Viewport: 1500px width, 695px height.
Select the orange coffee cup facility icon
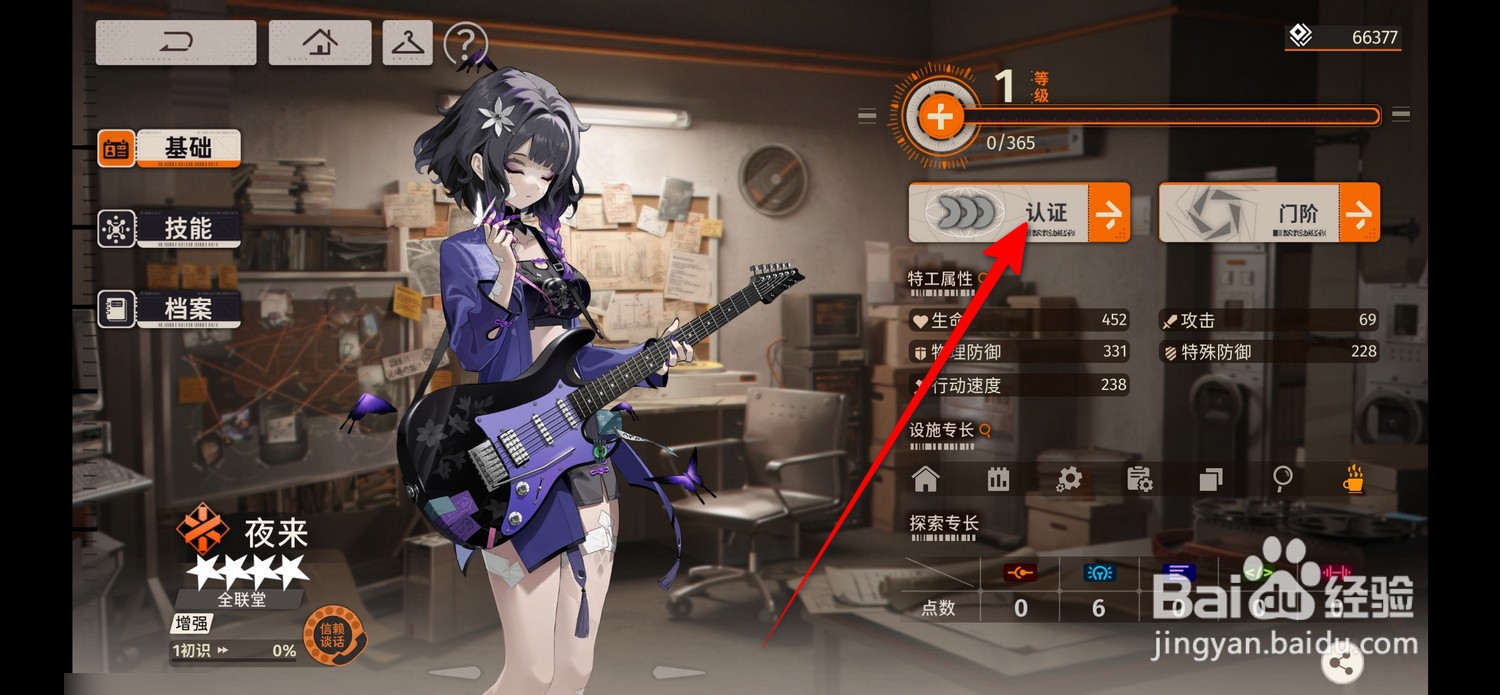point(1353,479)
